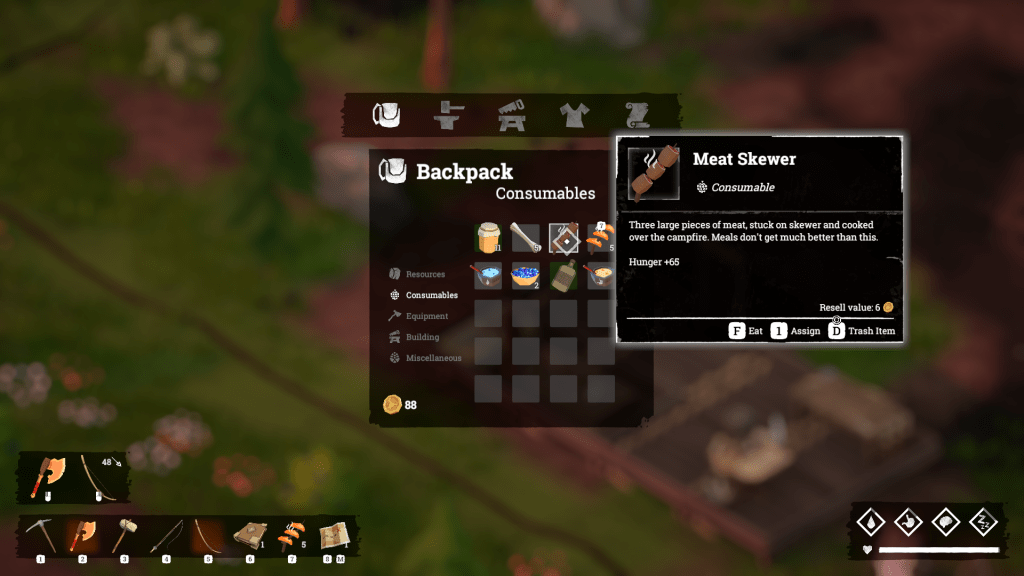Select the meat skewers hotbar slot
The width and height of the screenshot is (1024, 576).
click(291, 535)
